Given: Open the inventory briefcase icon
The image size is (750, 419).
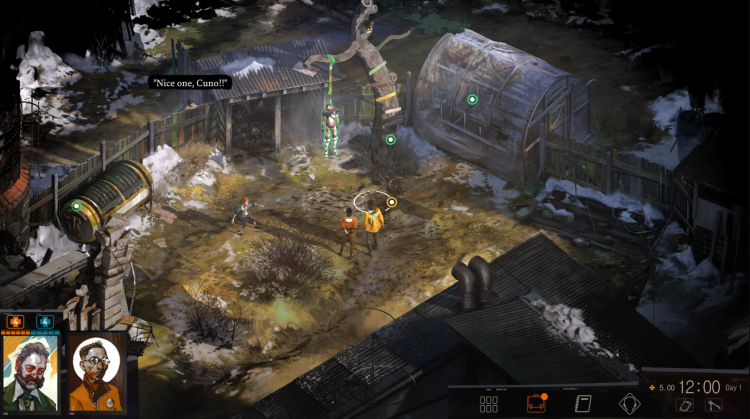Looking at the screenshot, I should [x=536, y=404].
